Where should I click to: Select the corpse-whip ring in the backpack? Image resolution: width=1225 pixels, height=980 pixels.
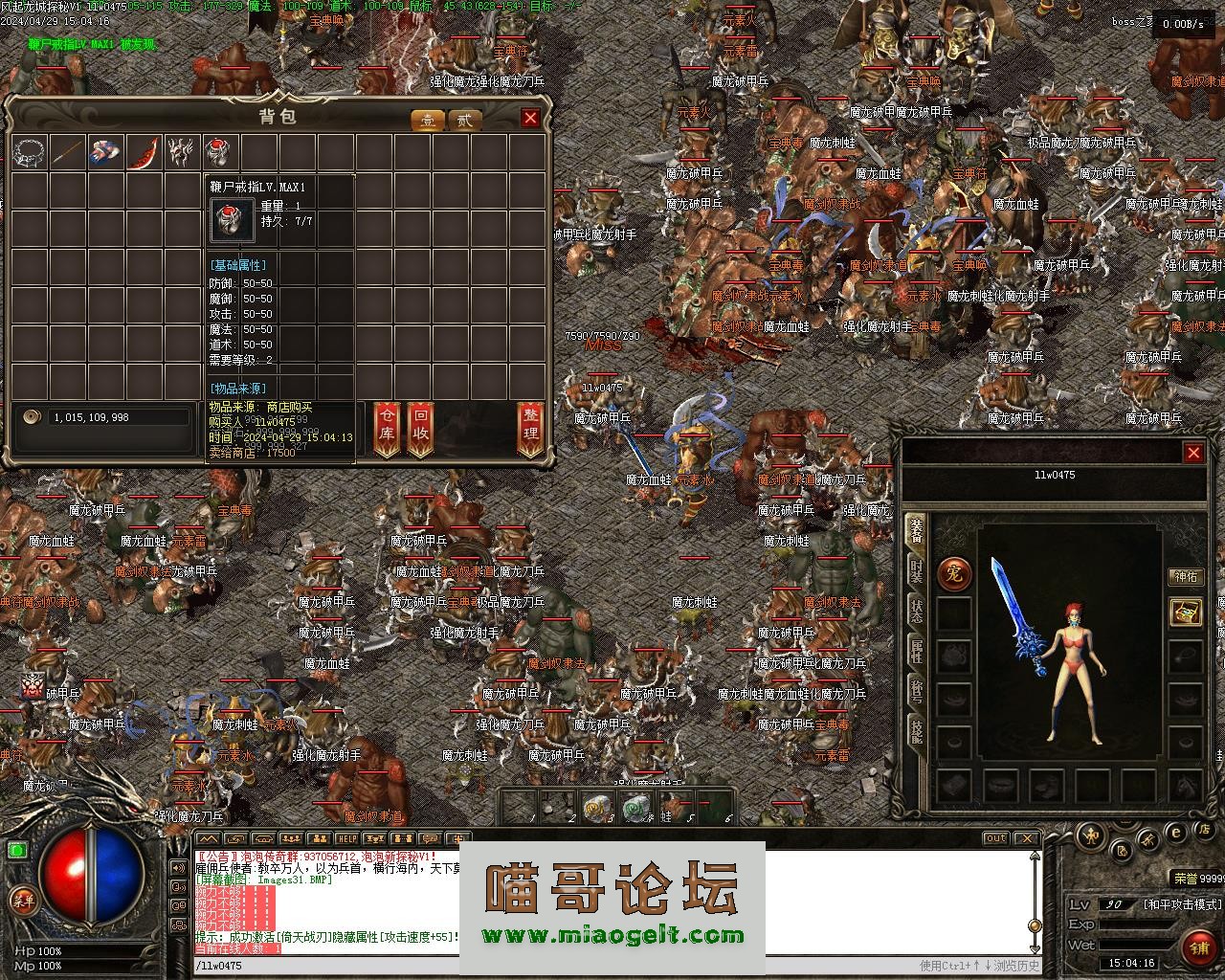click(x=219, y=152)
